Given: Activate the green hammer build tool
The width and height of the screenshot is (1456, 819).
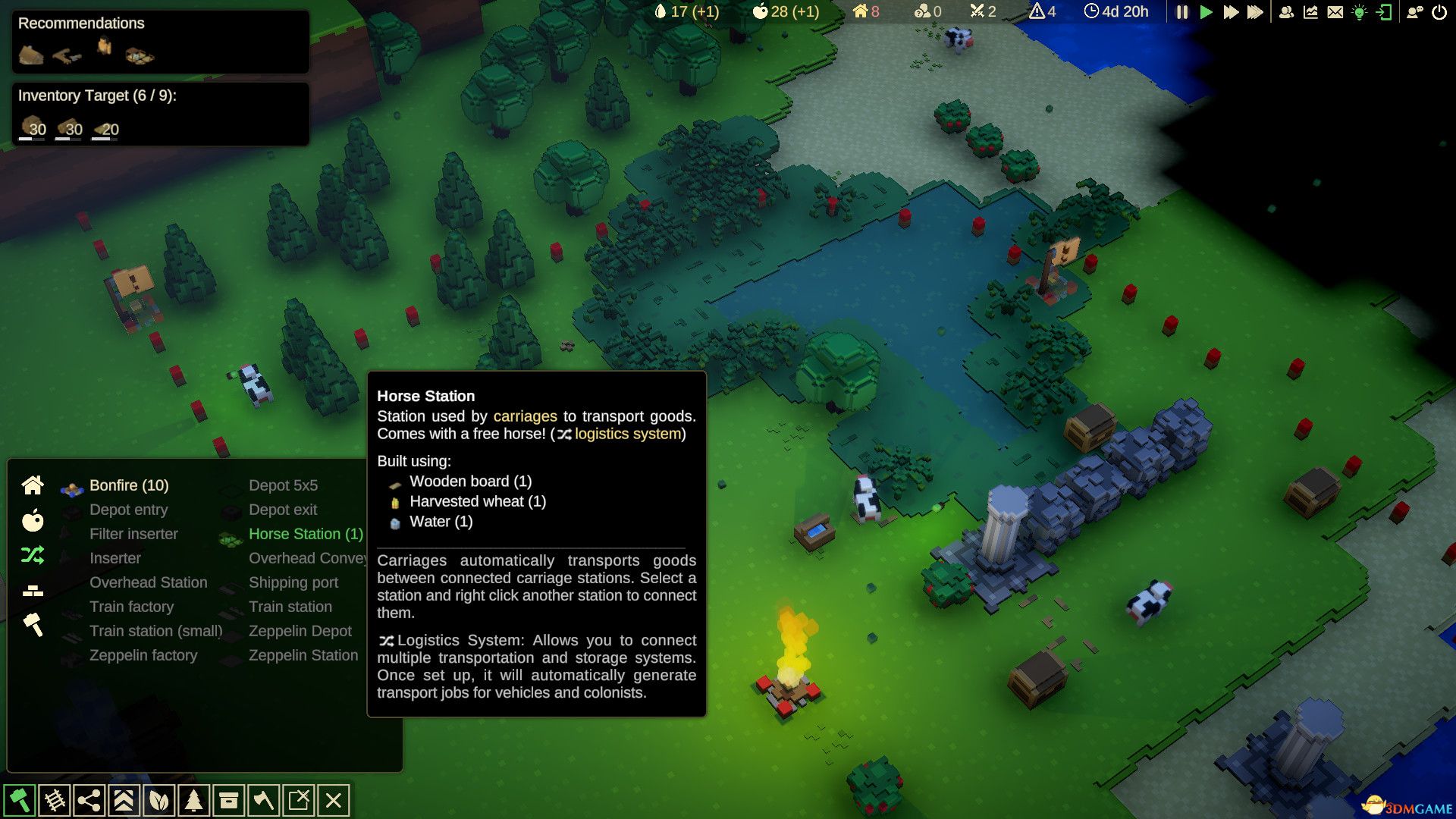Looking at the screenshot, I should click(x=19, y=800).
